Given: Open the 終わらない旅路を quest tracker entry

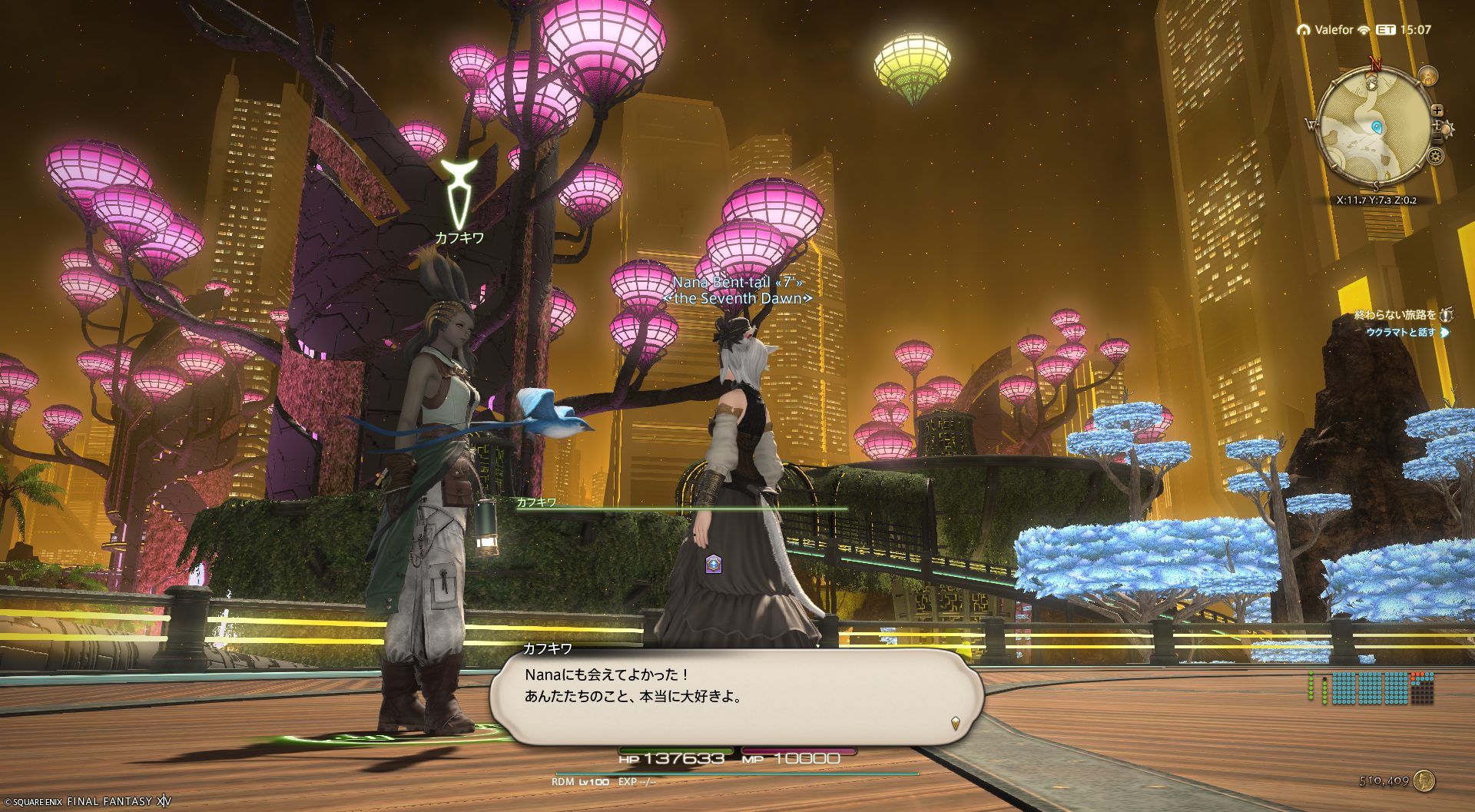Looking at the screenshot, I should [1395, 315].
